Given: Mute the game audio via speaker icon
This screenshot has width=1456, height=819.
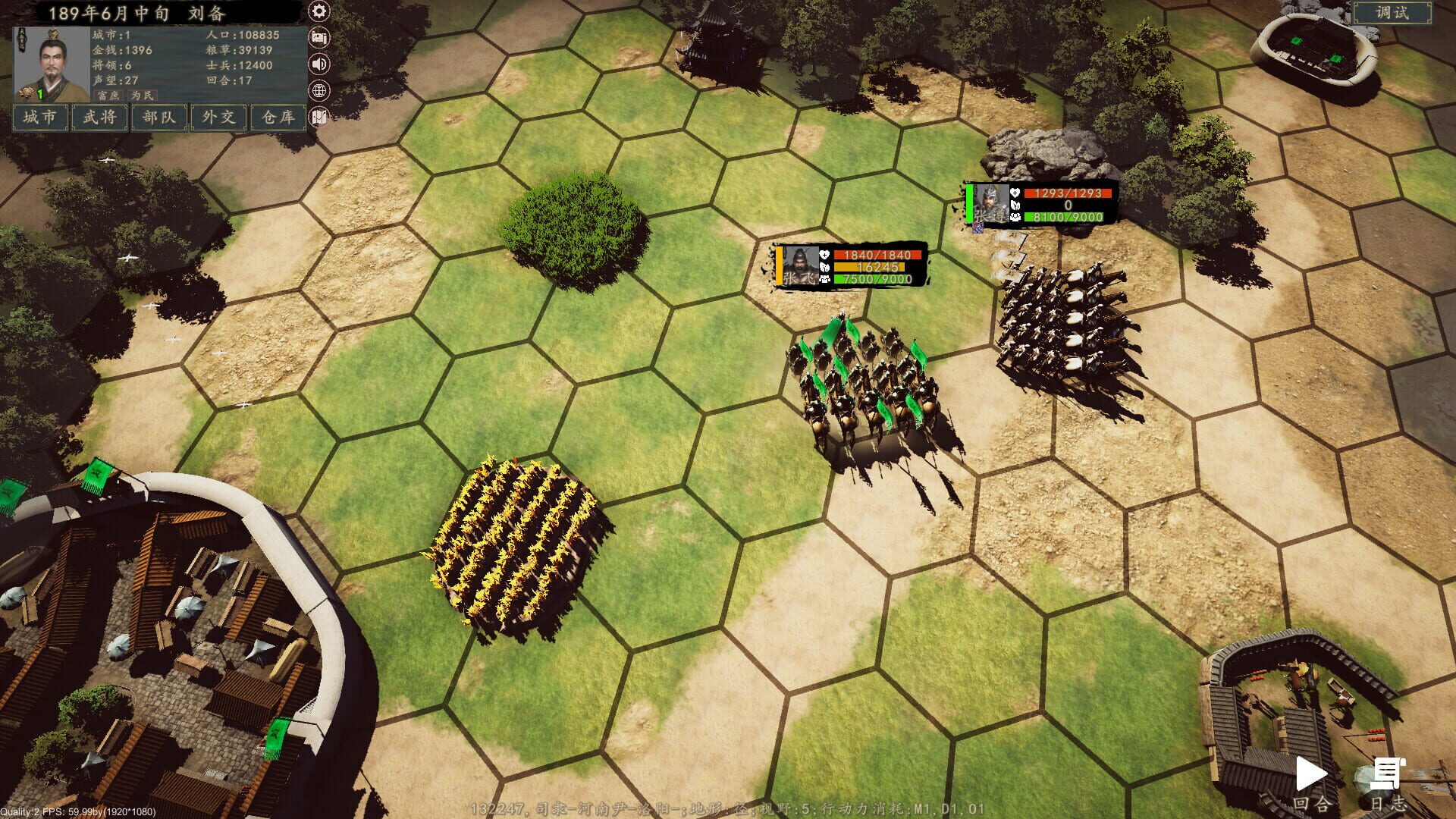Looking at the screenshot, I should point(318,65).
